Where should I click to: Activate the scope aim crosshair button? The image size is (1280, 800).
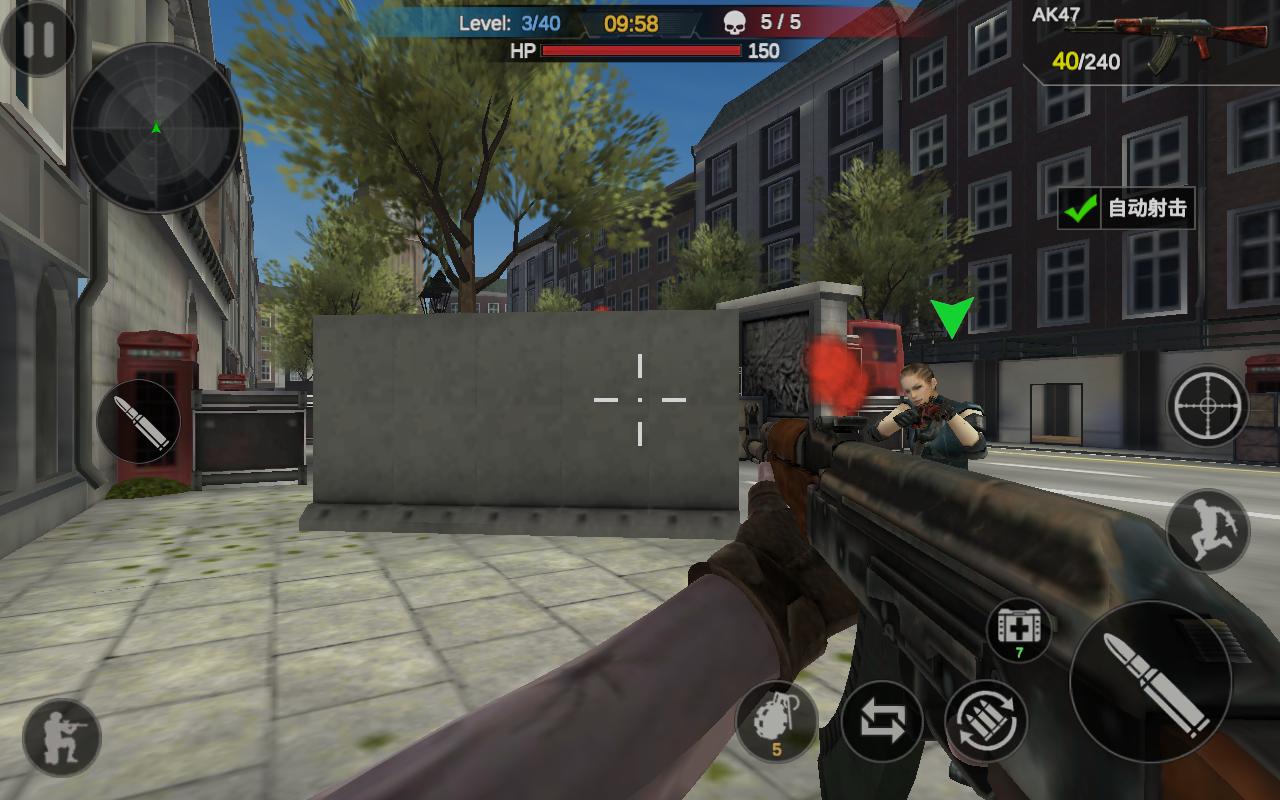pos(1208,406)
